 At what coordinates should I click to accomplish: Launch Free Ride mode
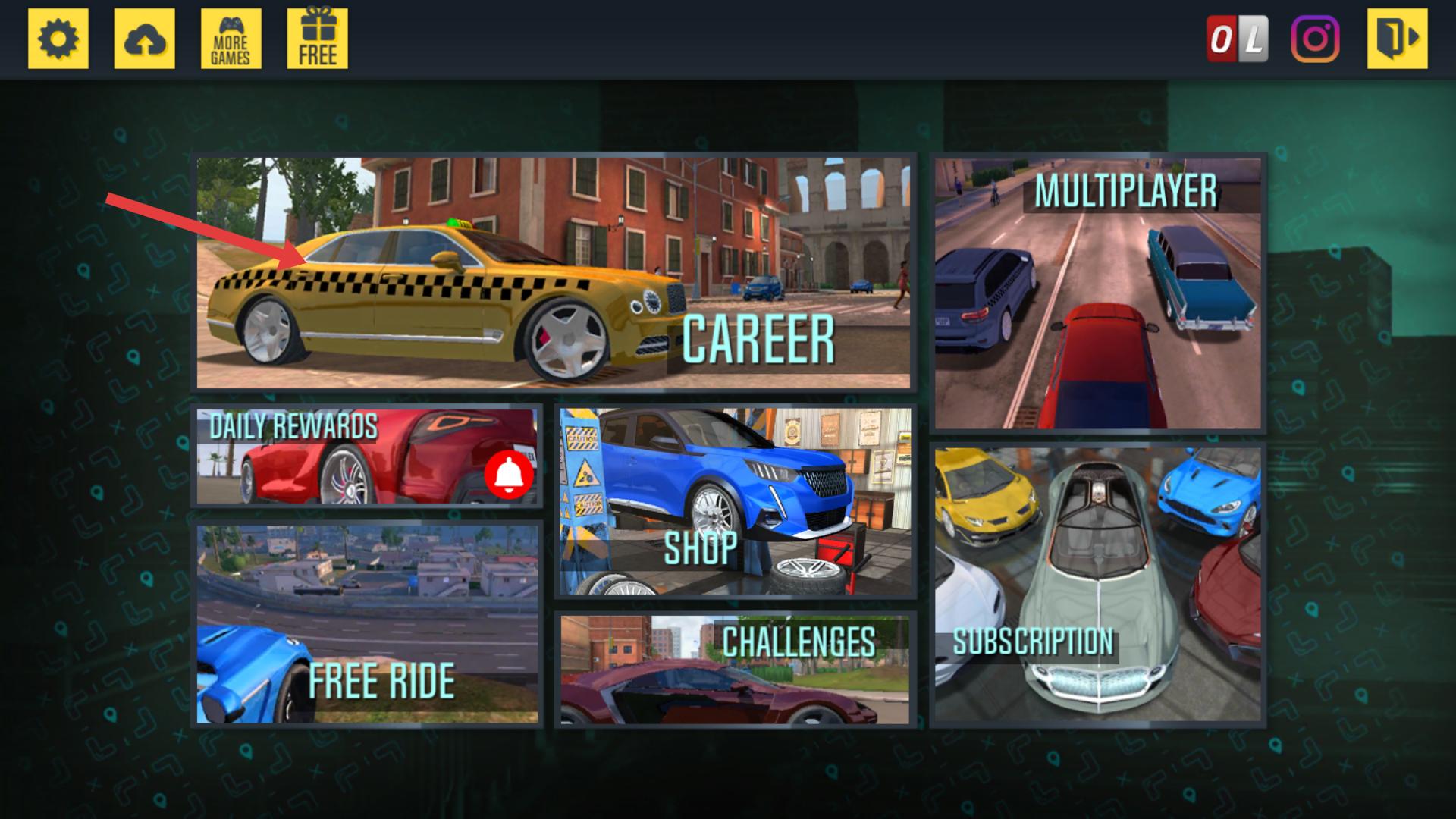pos(367,623)
